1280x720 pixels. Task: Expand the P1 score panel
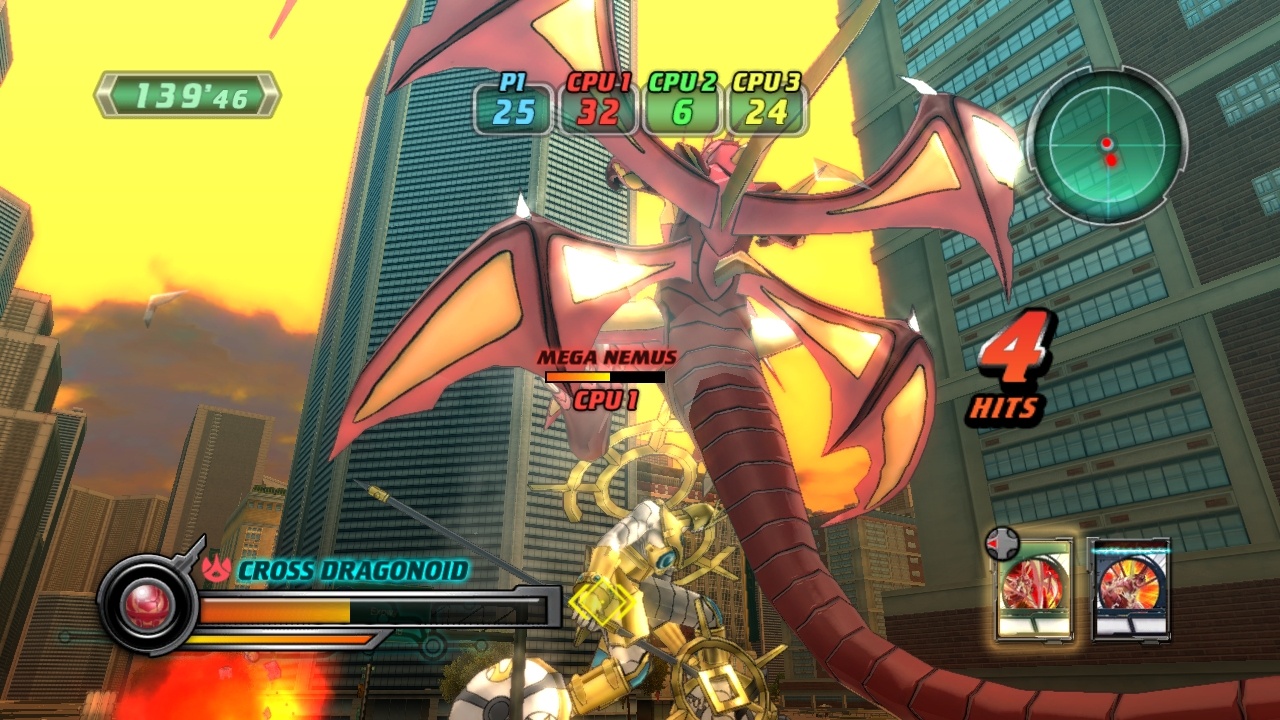coord(514,110)
